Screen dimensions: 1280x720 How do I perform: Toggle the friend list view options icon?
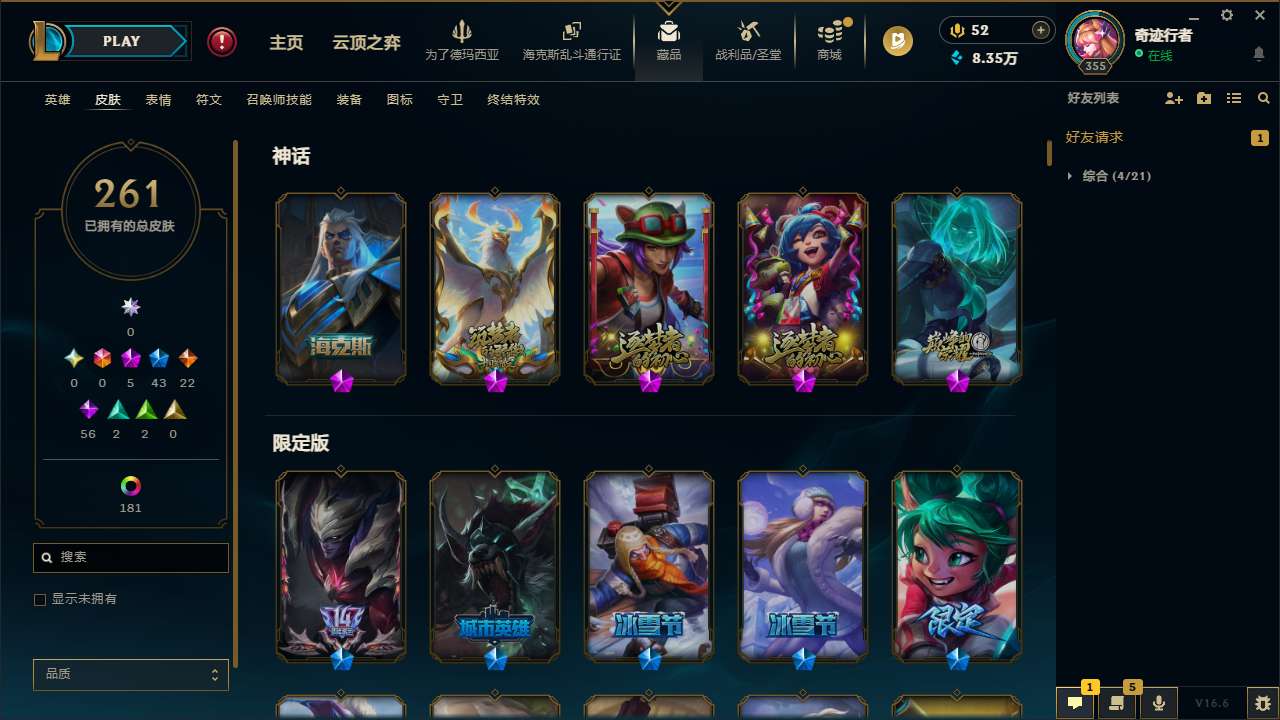pyautogui.click(x=1233, y=98)
